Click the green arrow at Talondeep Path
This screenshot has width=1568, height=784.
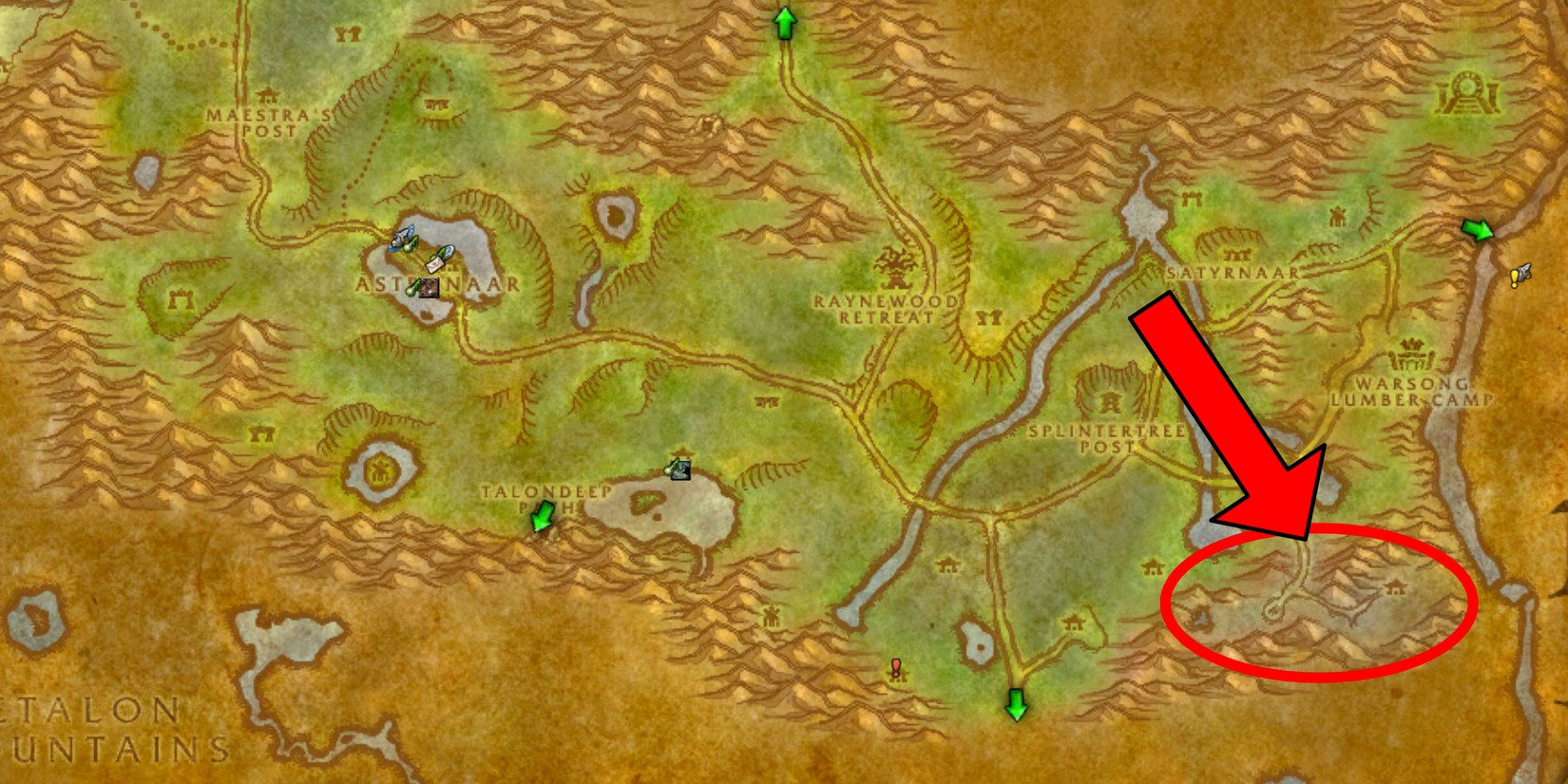click(540, 518)
